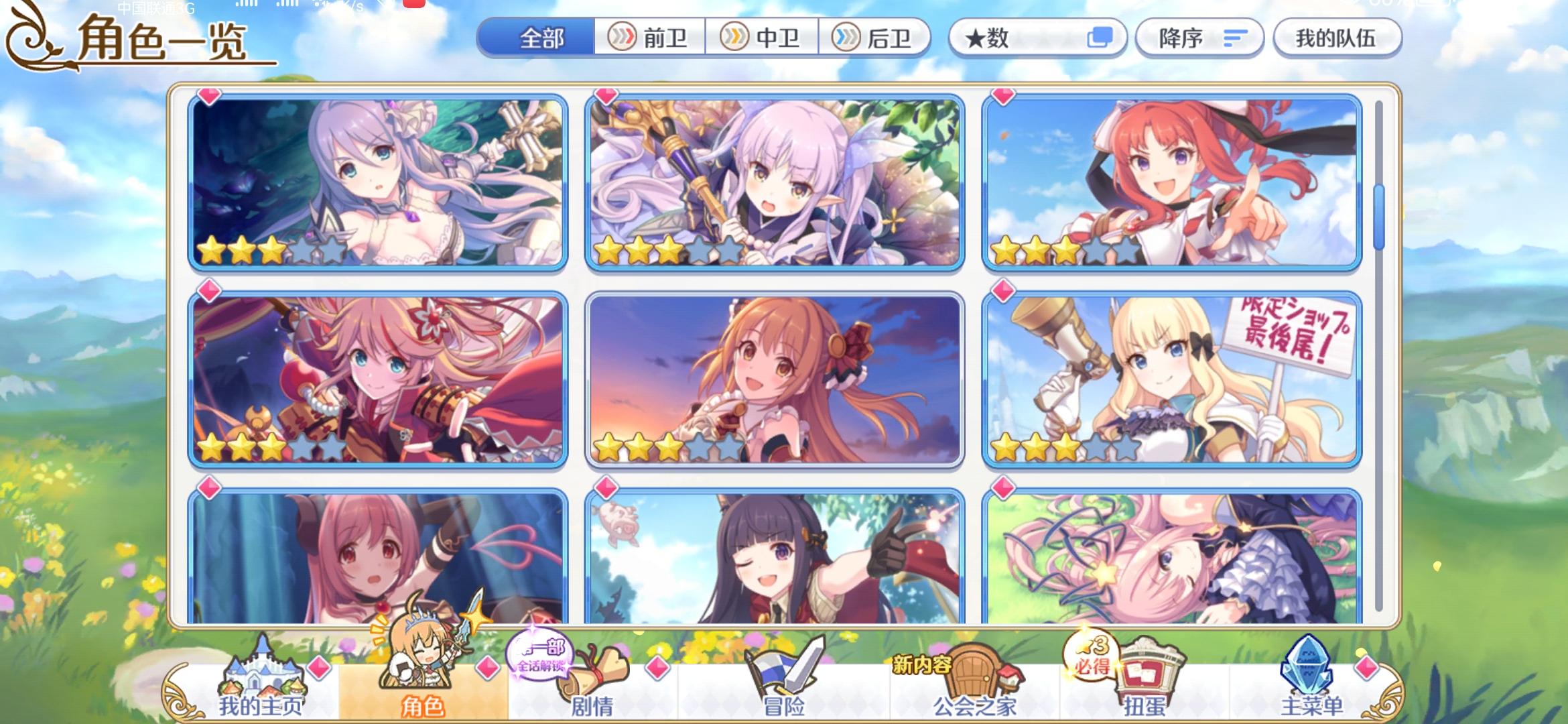Toggle the 后卫 rearguard filter
Screen dimensions: 1568x724
pyautogui.click(x=874, y=38)
